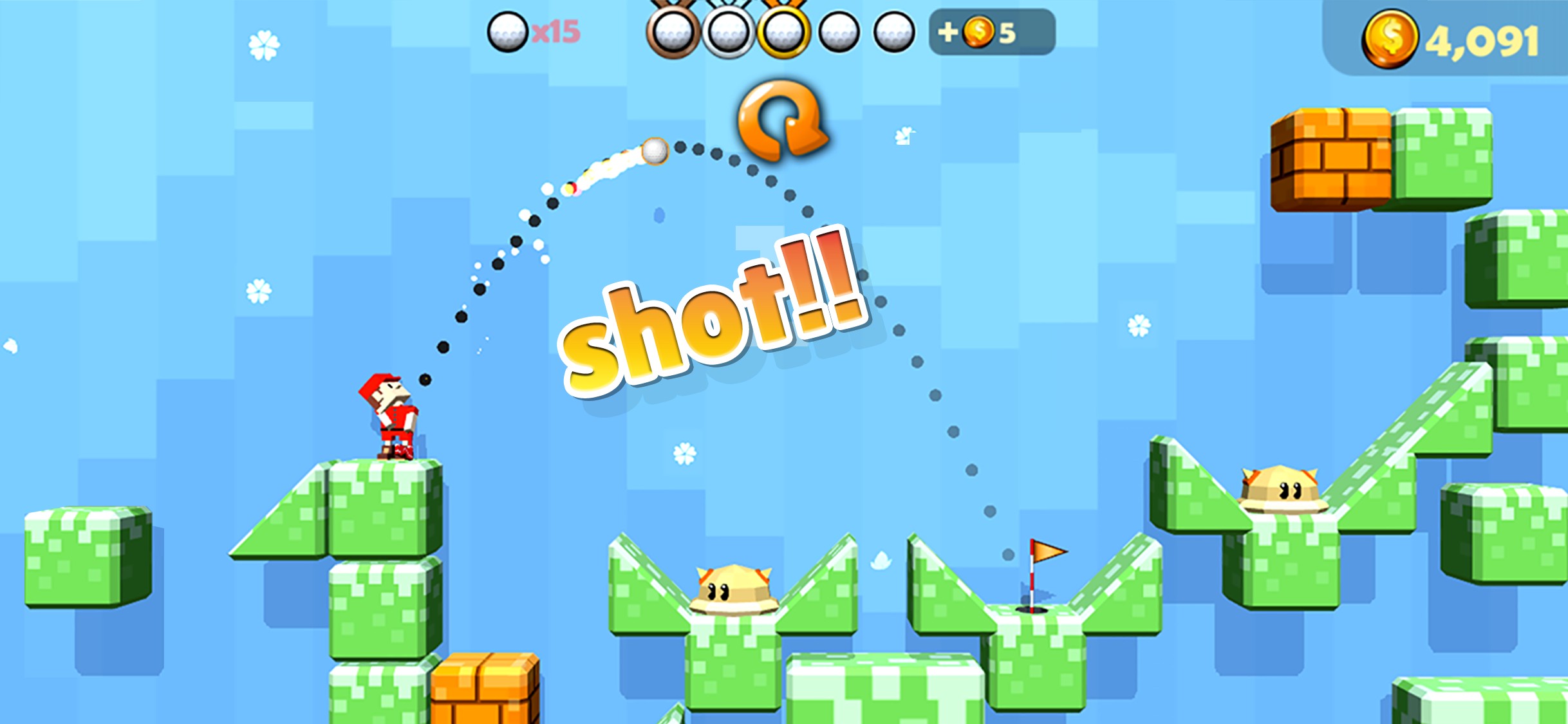Click the orange retry arrow button
This screenshot has width=1568, height=724.
781,120
